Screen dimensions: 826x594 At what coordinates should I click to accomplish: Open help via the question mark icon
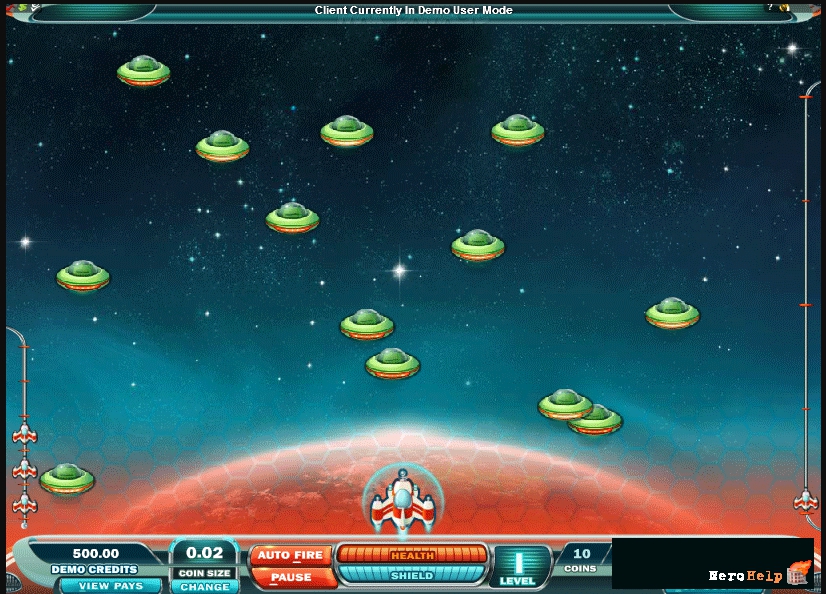(x=771, y=7)
